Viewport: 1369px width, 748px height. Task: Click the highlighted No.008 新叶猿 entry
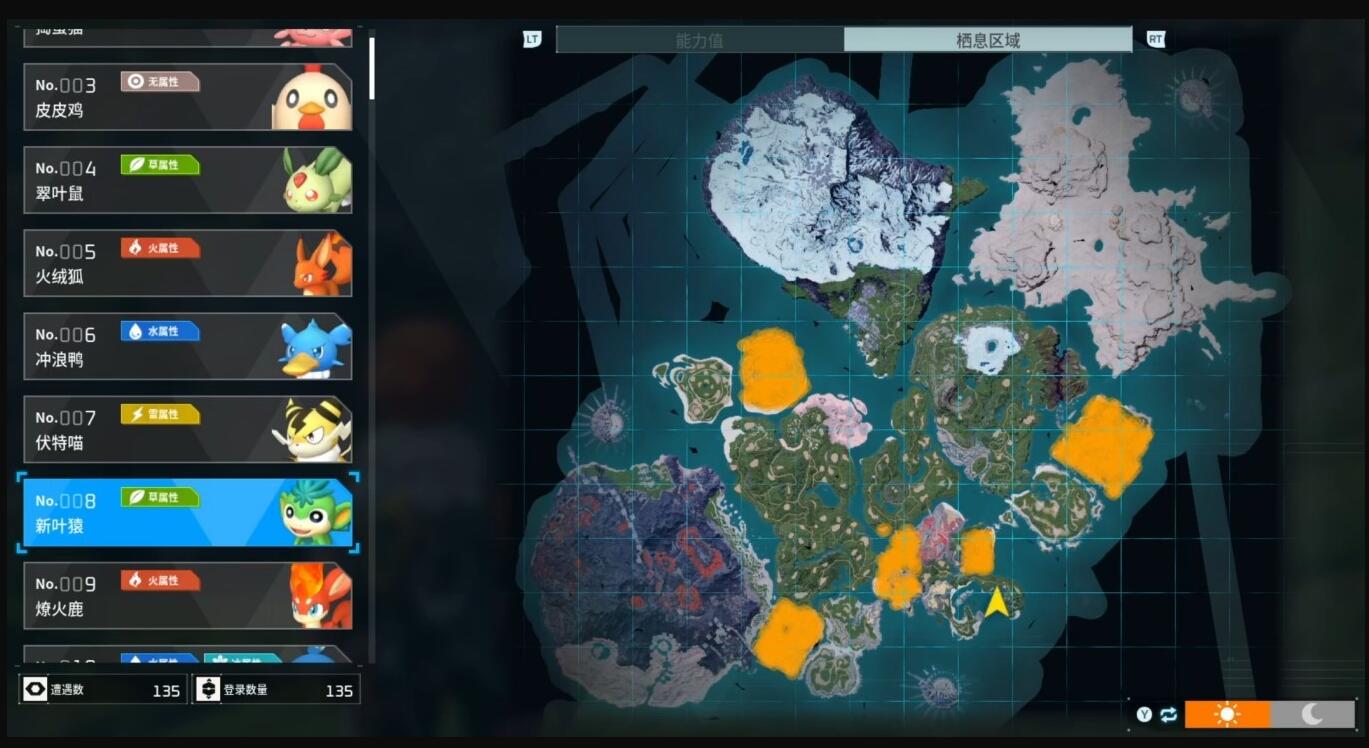pyautogui.click(x=187, y=513)
